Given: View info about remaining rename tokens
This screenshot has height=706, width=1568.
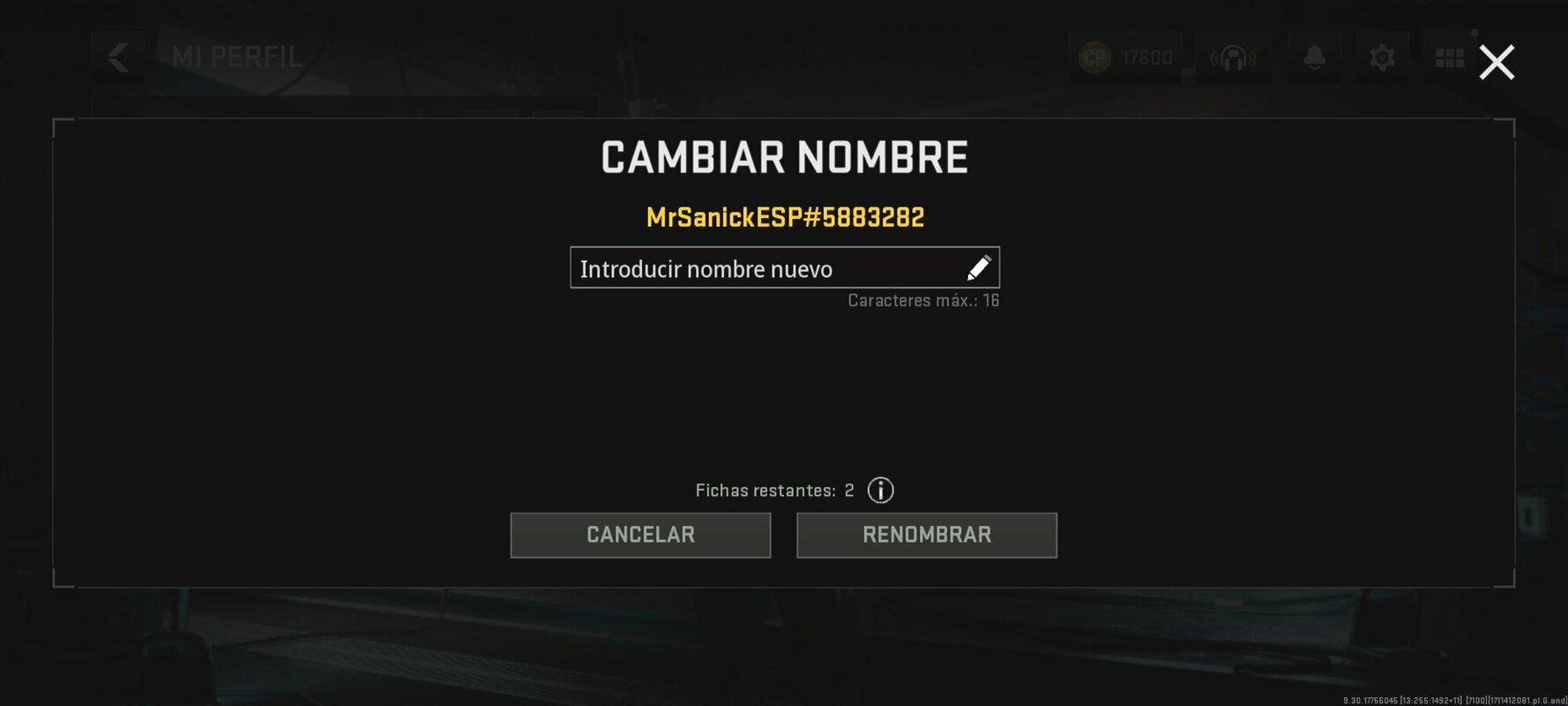Looking at the screenshot, I should [879, 490].
